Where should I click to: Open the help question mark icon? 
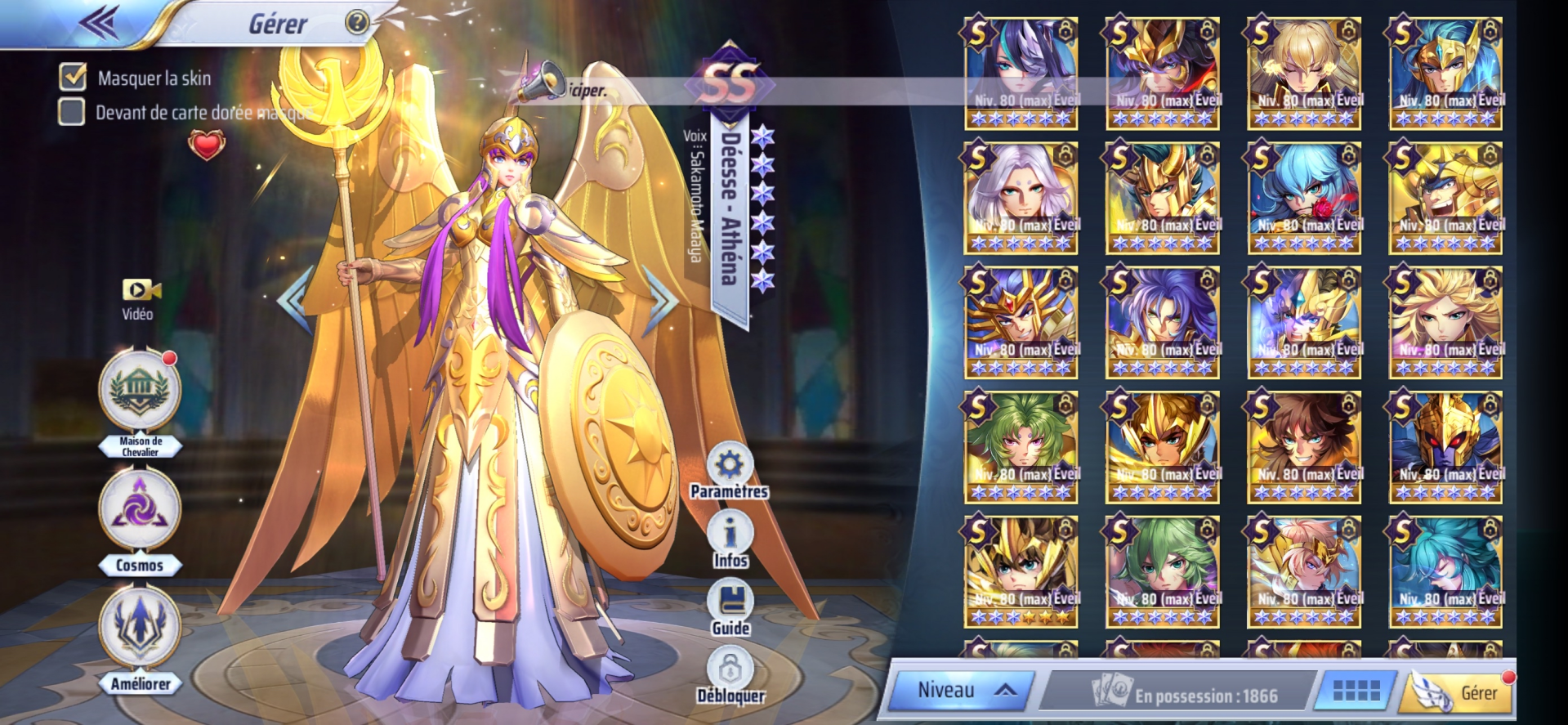tap(357, 22)
